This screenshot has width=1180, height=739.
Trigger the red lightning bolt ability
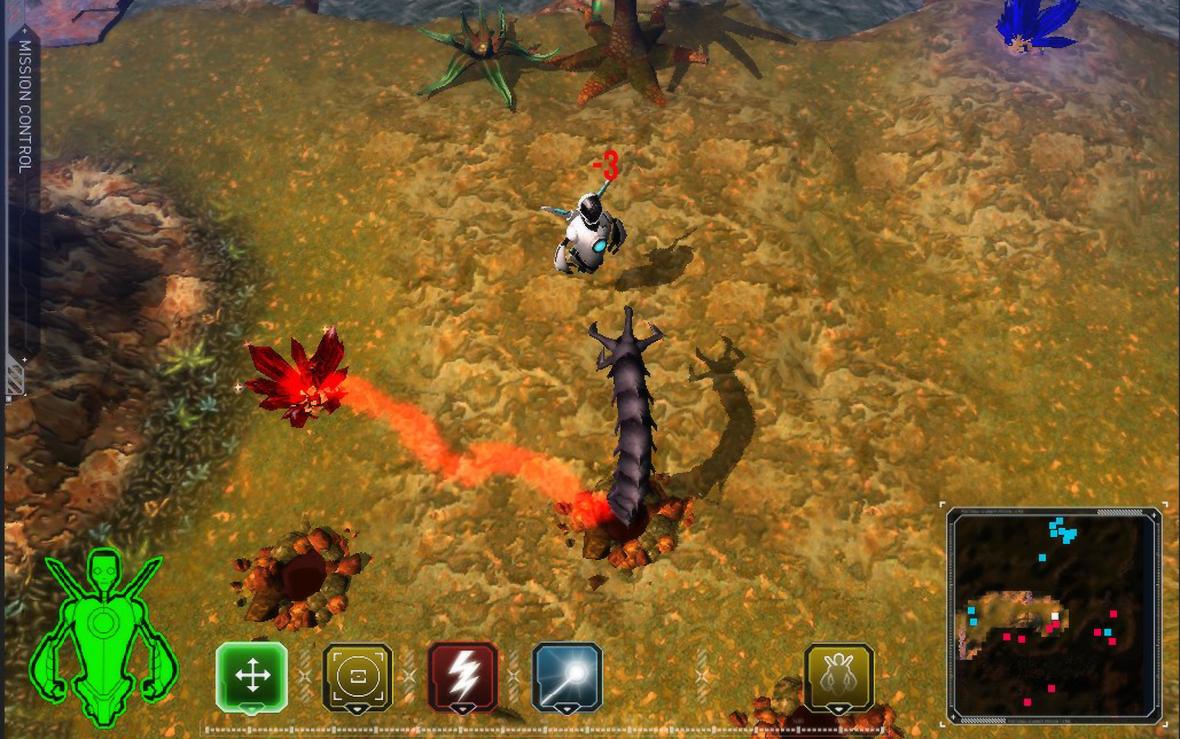[463, 676]
